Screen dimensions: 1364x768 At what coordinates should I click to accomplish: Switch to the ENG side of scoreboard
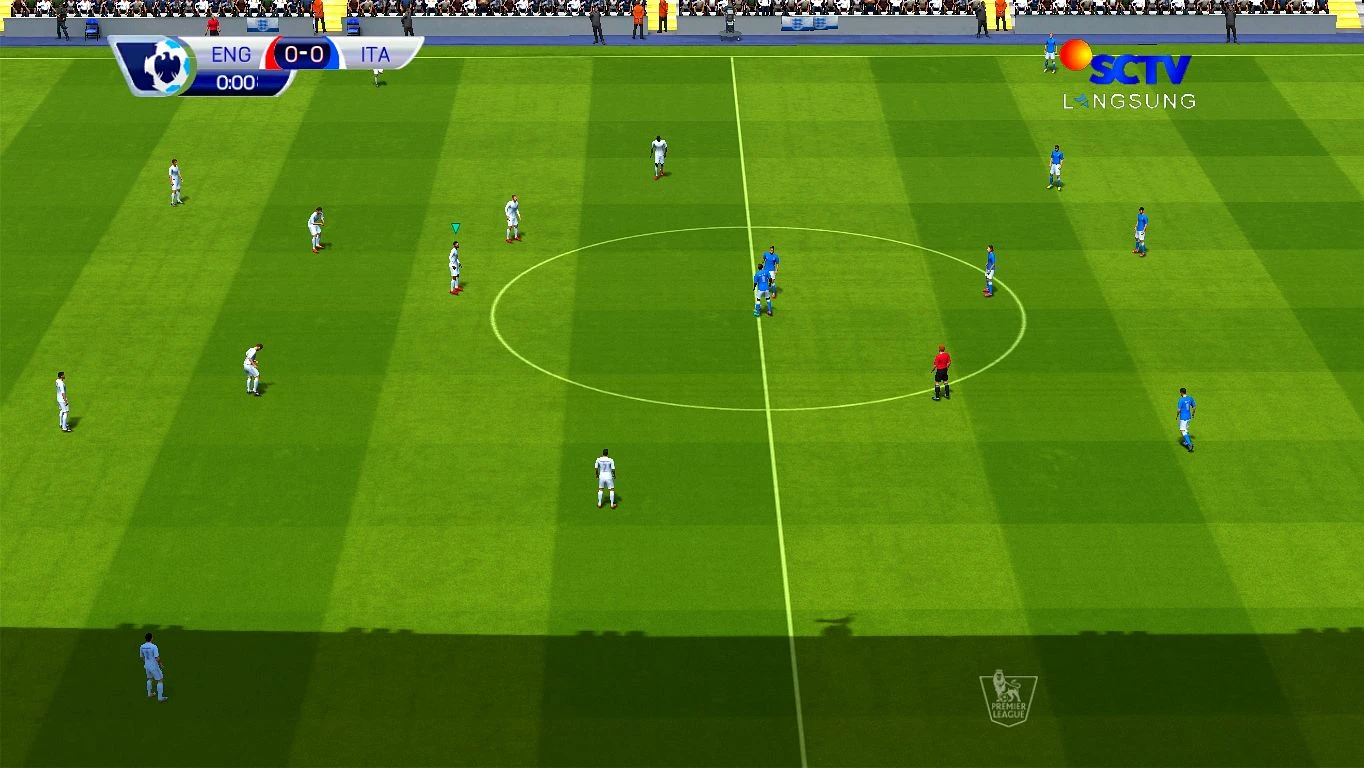coord(231,55)
